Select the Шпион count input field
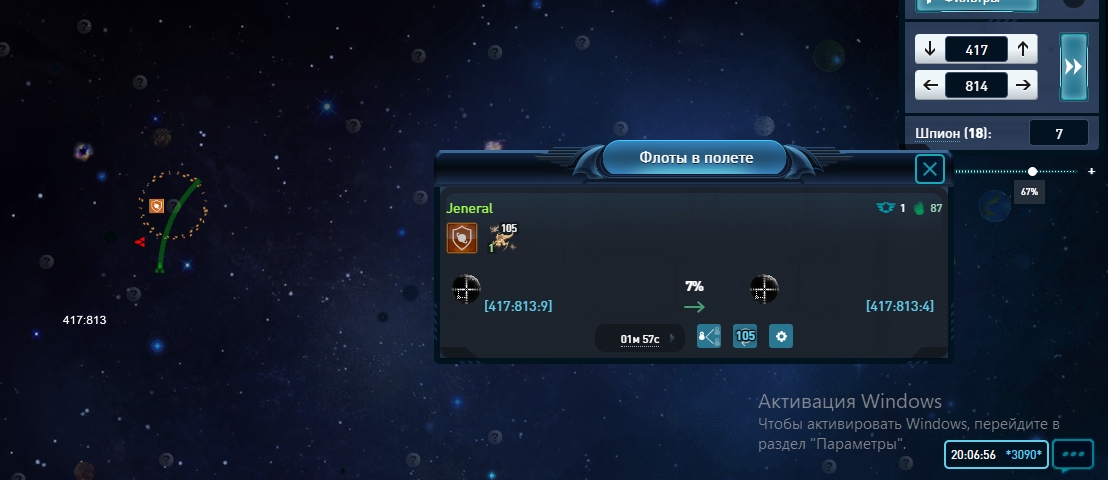 tap(1058, 133)
